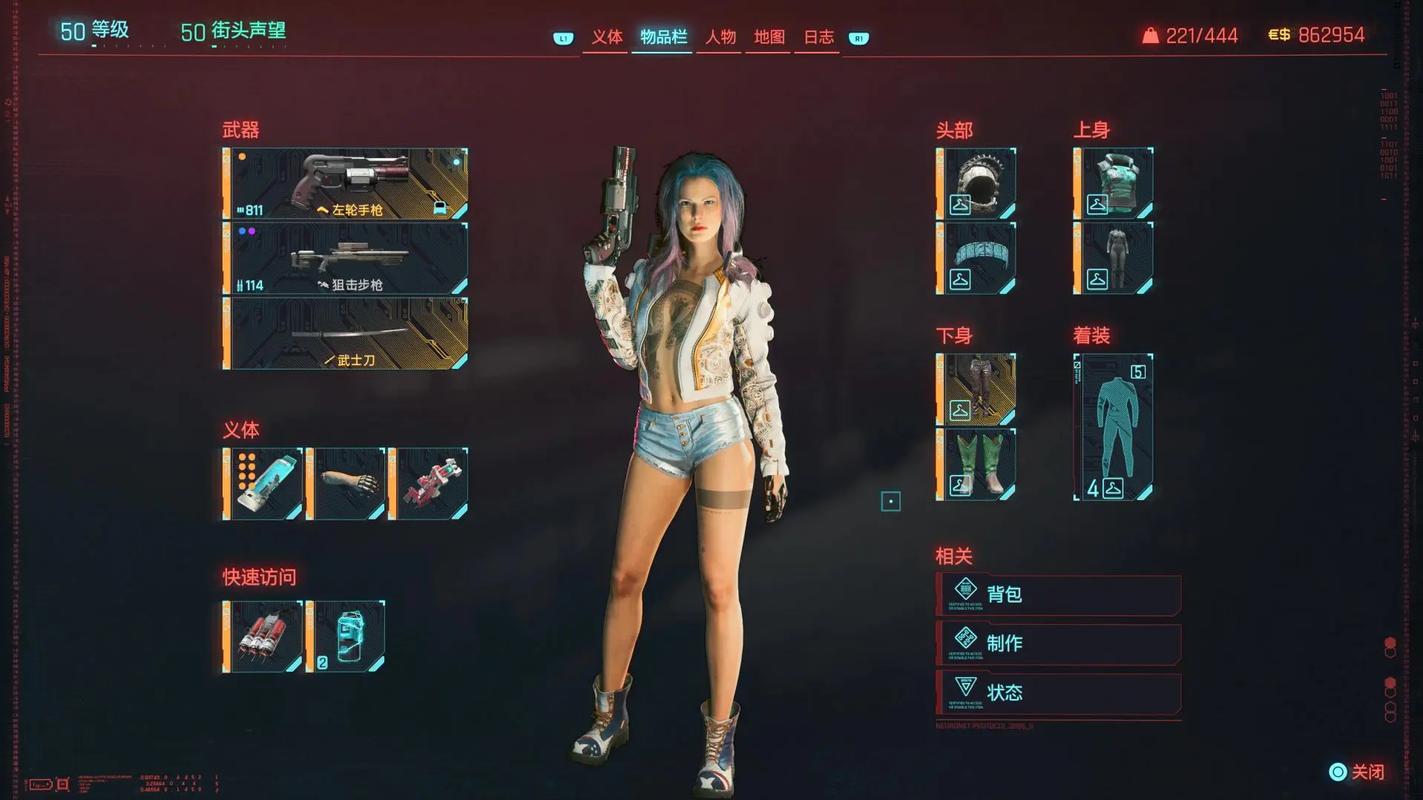This screenshot has height=800, width=1423.
Task: Select the 着装 outfit slot
Action: (x=1113, y=427)
